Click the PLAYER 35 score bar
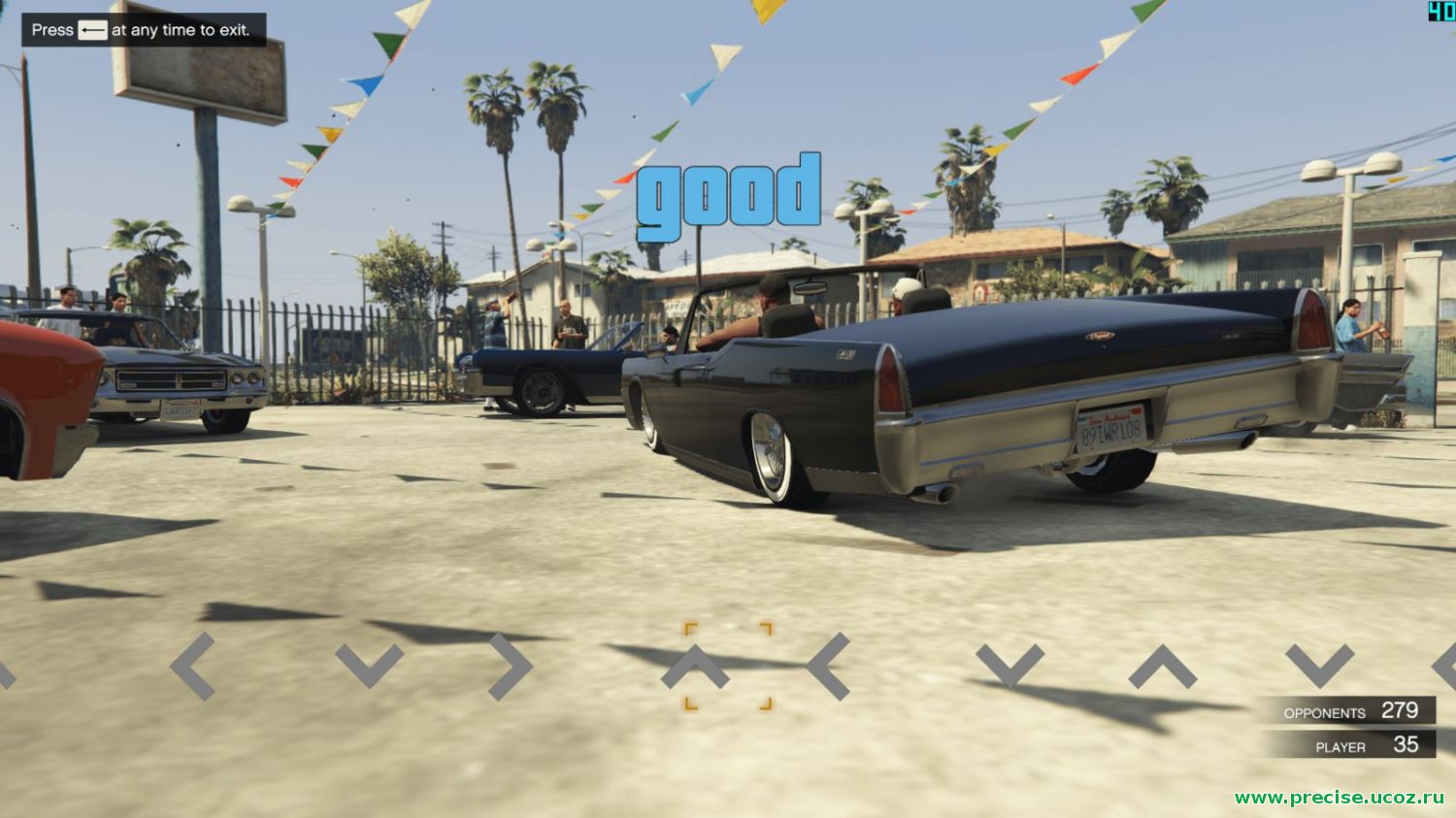This screenshot has height=818, width=1456. coord(1354,747)
